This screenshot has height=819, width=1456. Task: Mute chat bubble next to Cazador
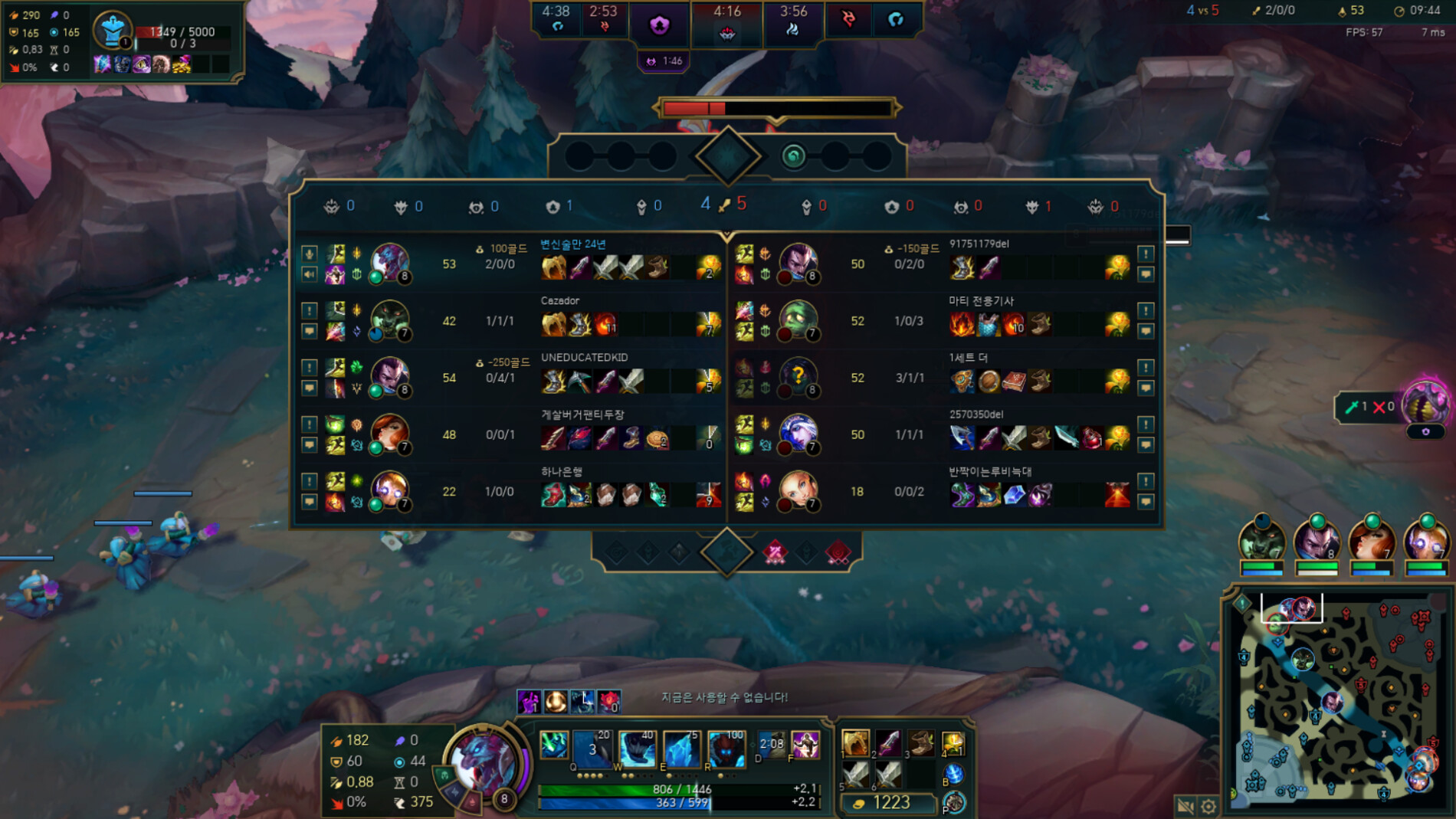click(310, 331)
